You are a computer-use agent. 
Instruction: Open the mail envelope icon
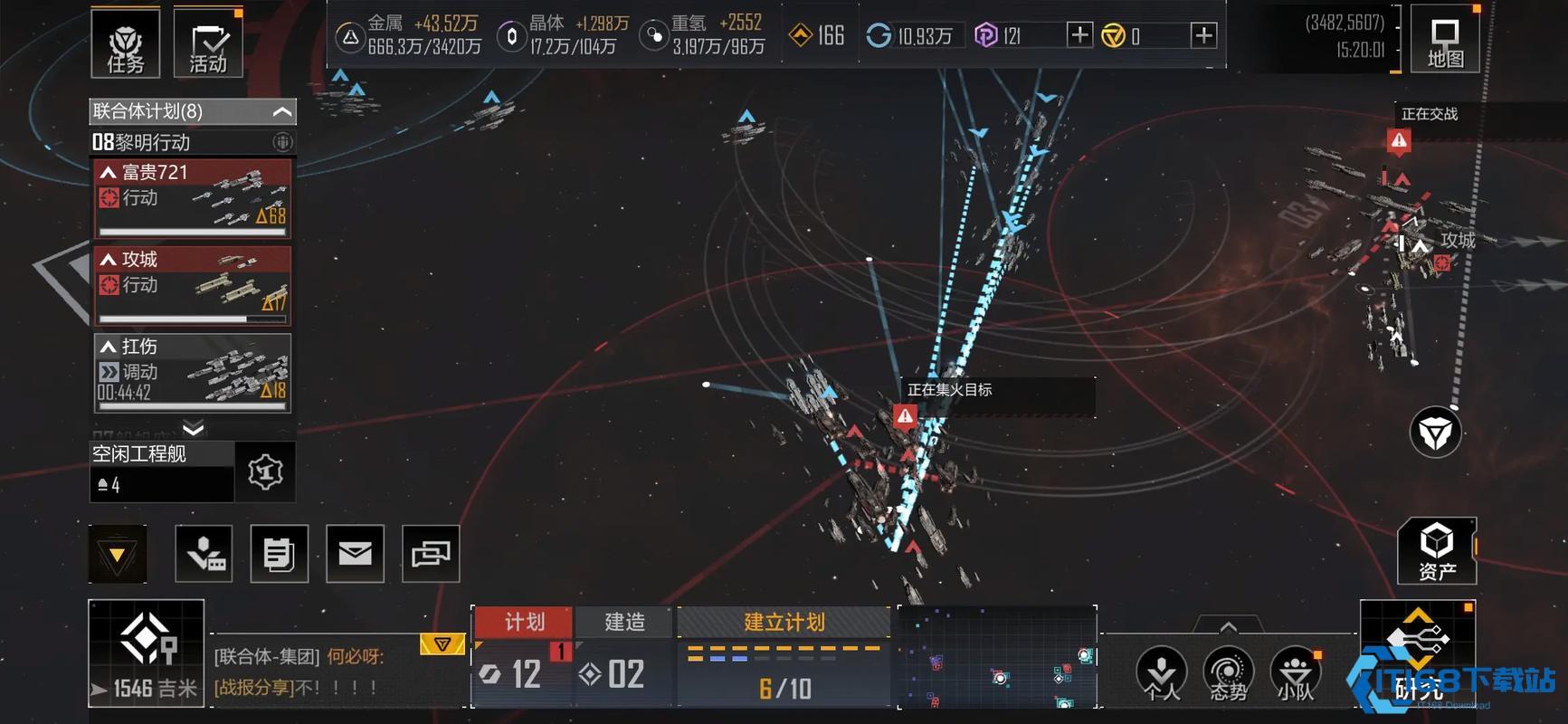[x=355, y=553]
